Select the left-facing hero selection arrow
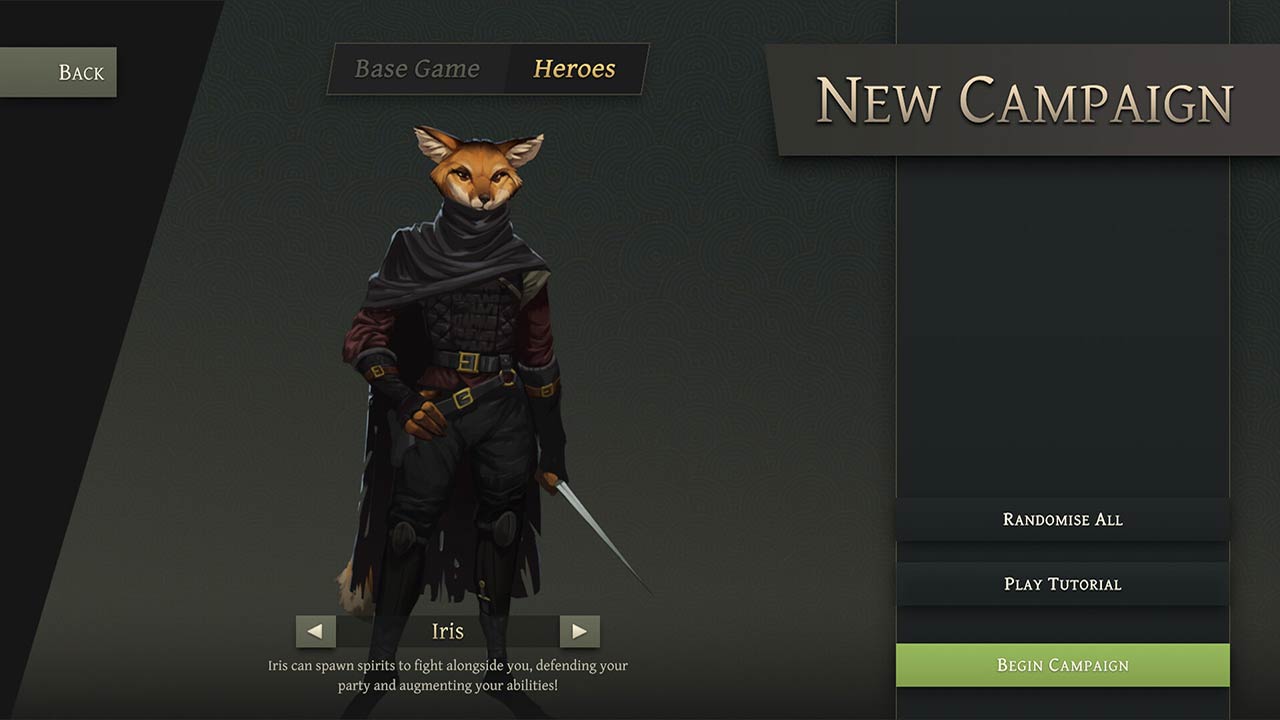 point(316,631)
